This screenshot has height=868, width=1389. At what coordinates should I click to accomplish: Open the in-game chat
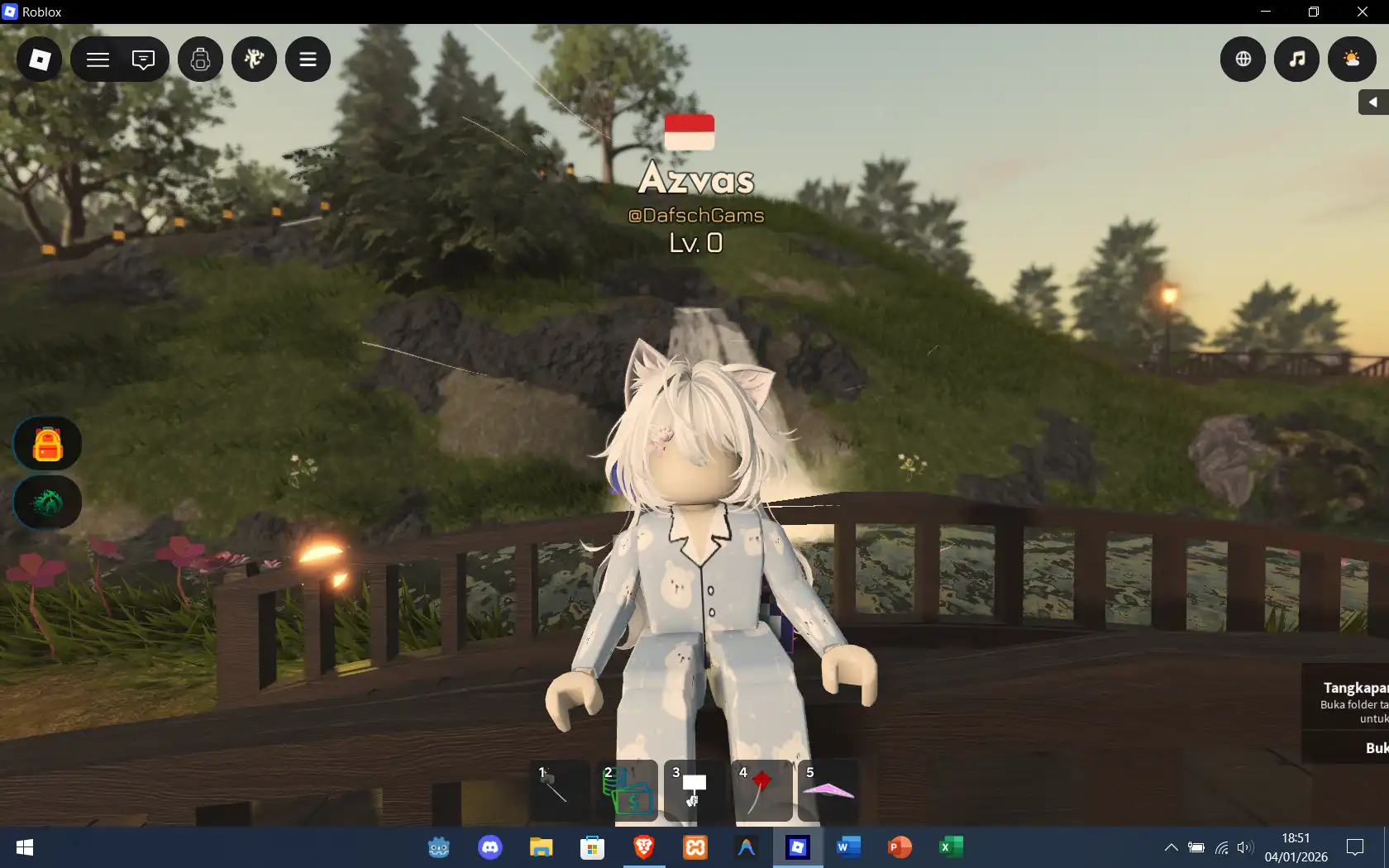point(143,59)
